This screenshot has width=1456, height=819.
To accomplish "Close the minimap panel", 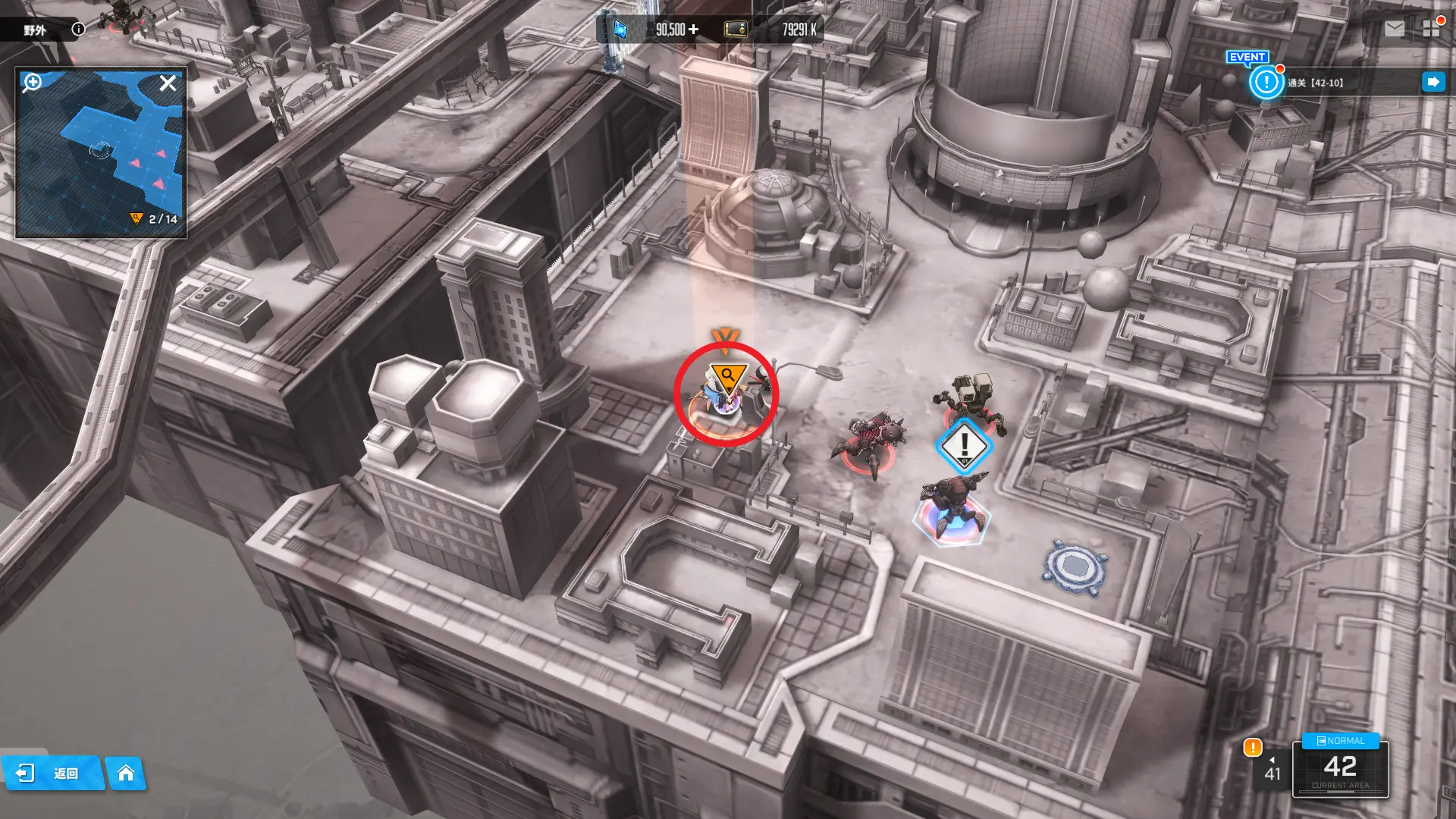I will 168,83.
